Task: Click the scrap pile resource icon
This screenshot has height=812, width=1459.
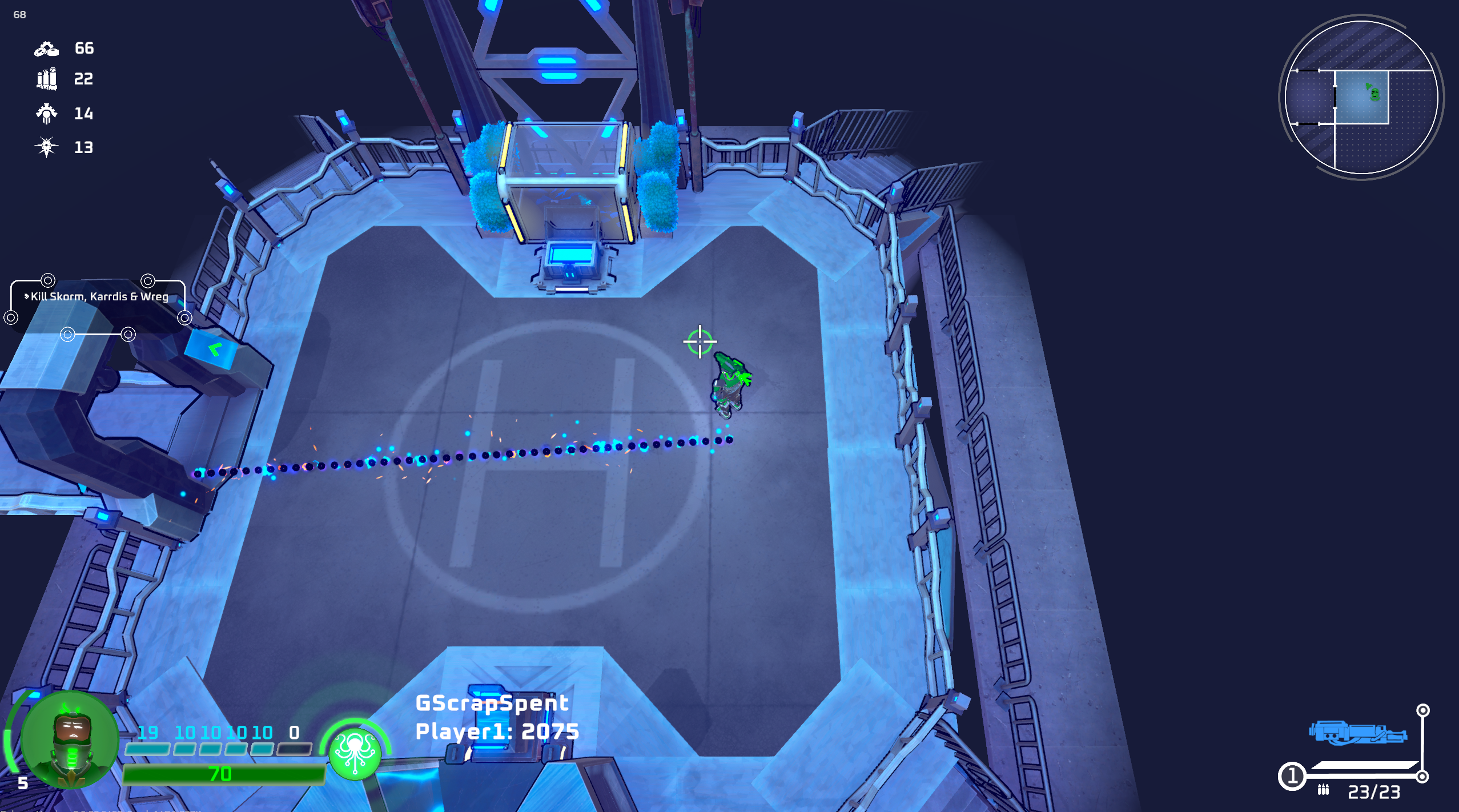Action: click(x=47, y=49)
